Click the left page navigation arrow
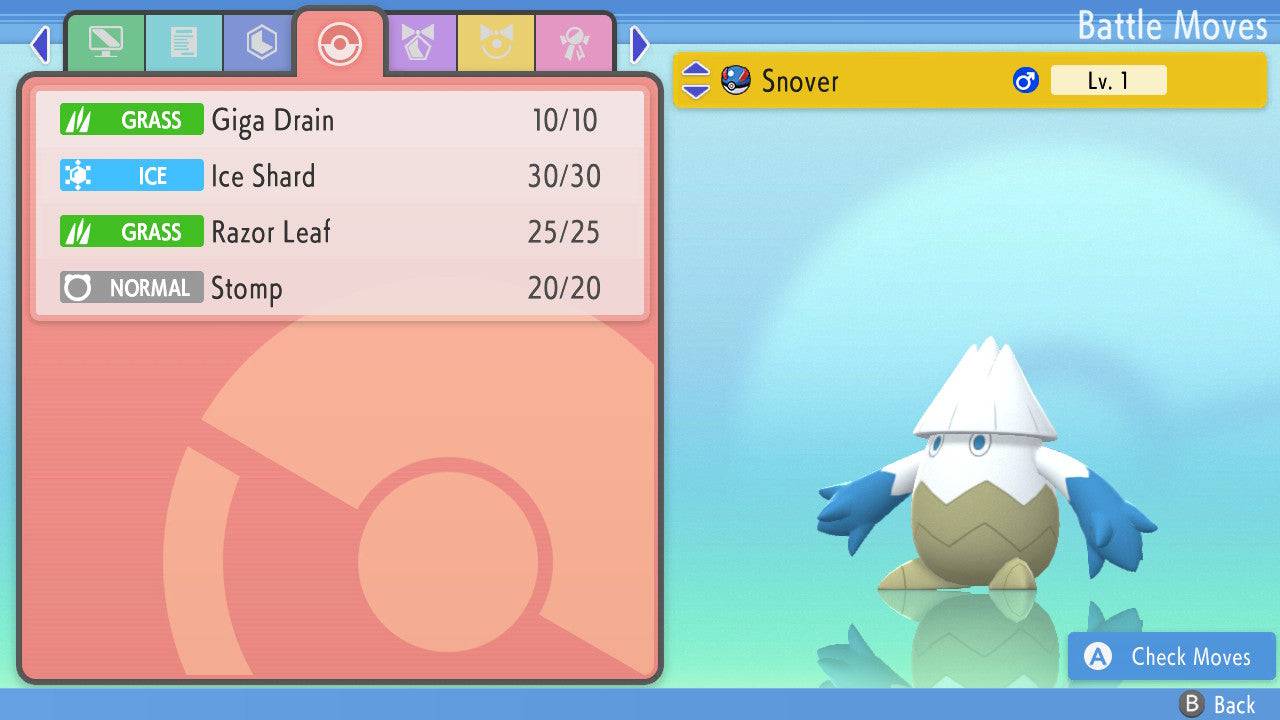Screen dimensions: 1280x720 (x=39, y=46)
